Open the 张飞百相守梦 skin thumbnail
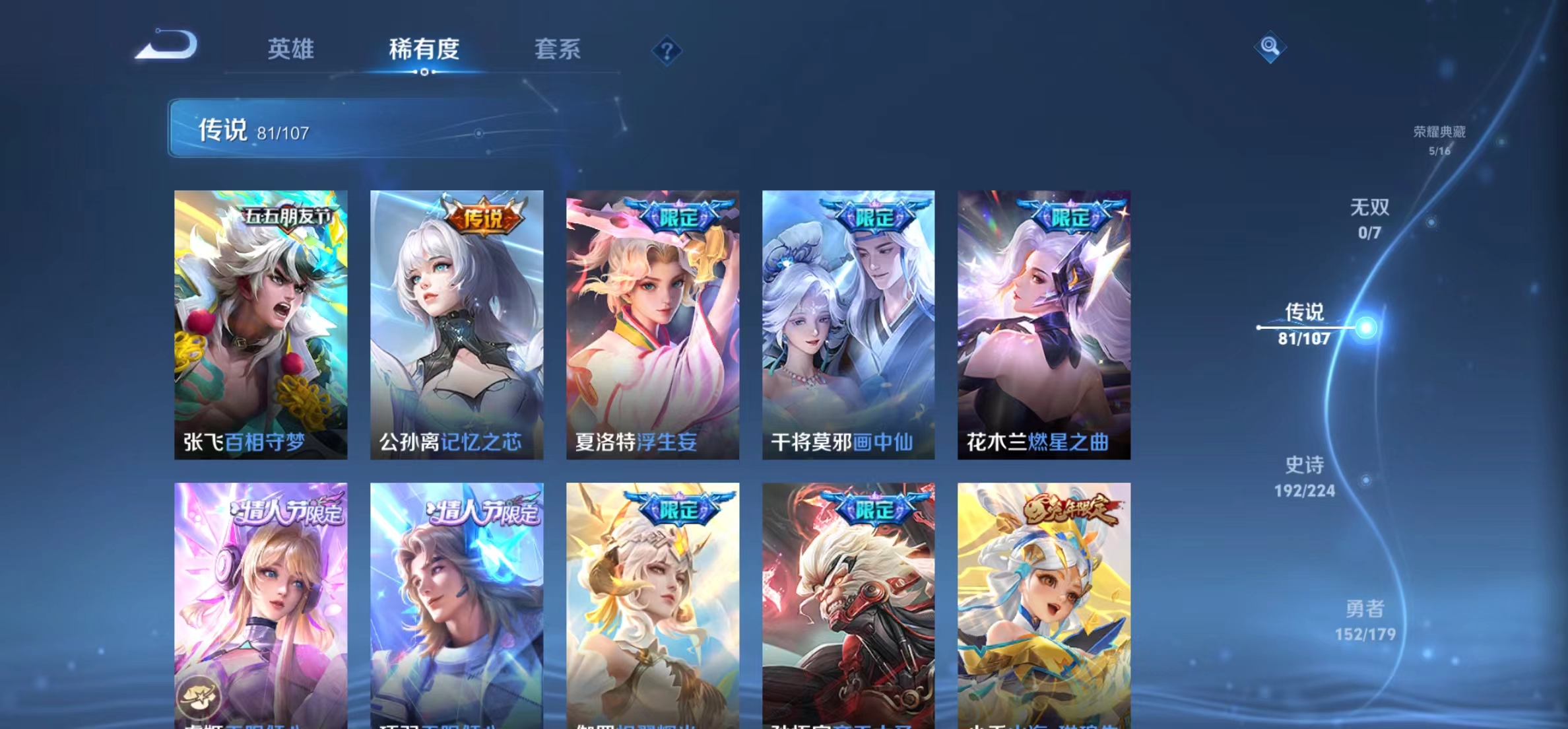This screenshot has height=729, width=1568. pos(260,324)
